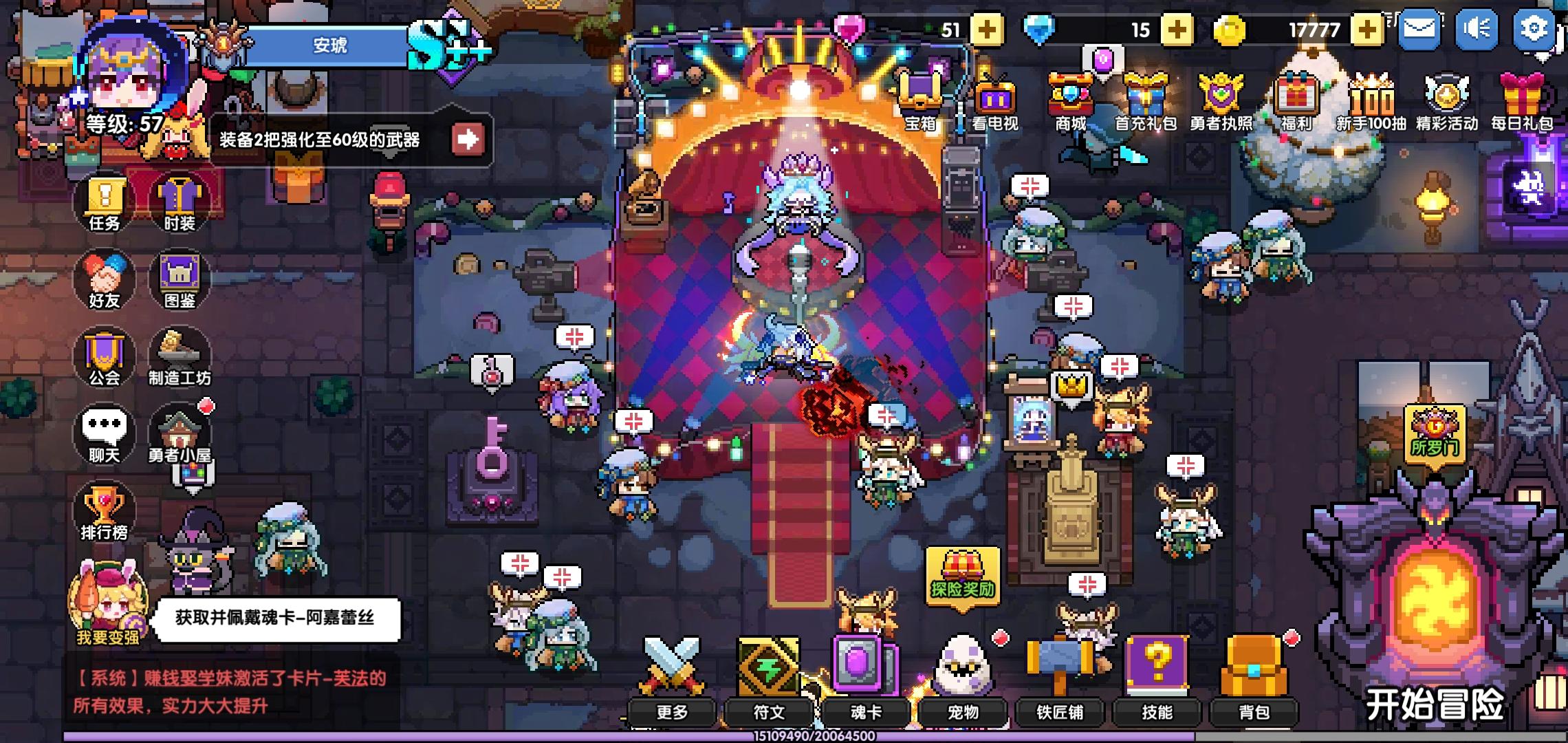Open the 首充礼包 first-recharge gift pack
Viewport: 1568px width, 743px height.
1147,96
